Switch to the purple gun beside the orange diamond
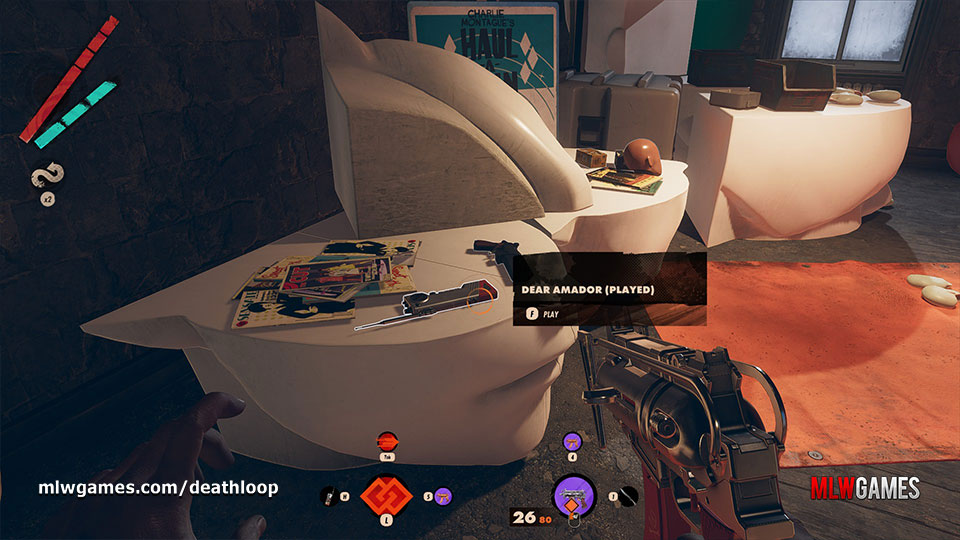 click(443, 495)
